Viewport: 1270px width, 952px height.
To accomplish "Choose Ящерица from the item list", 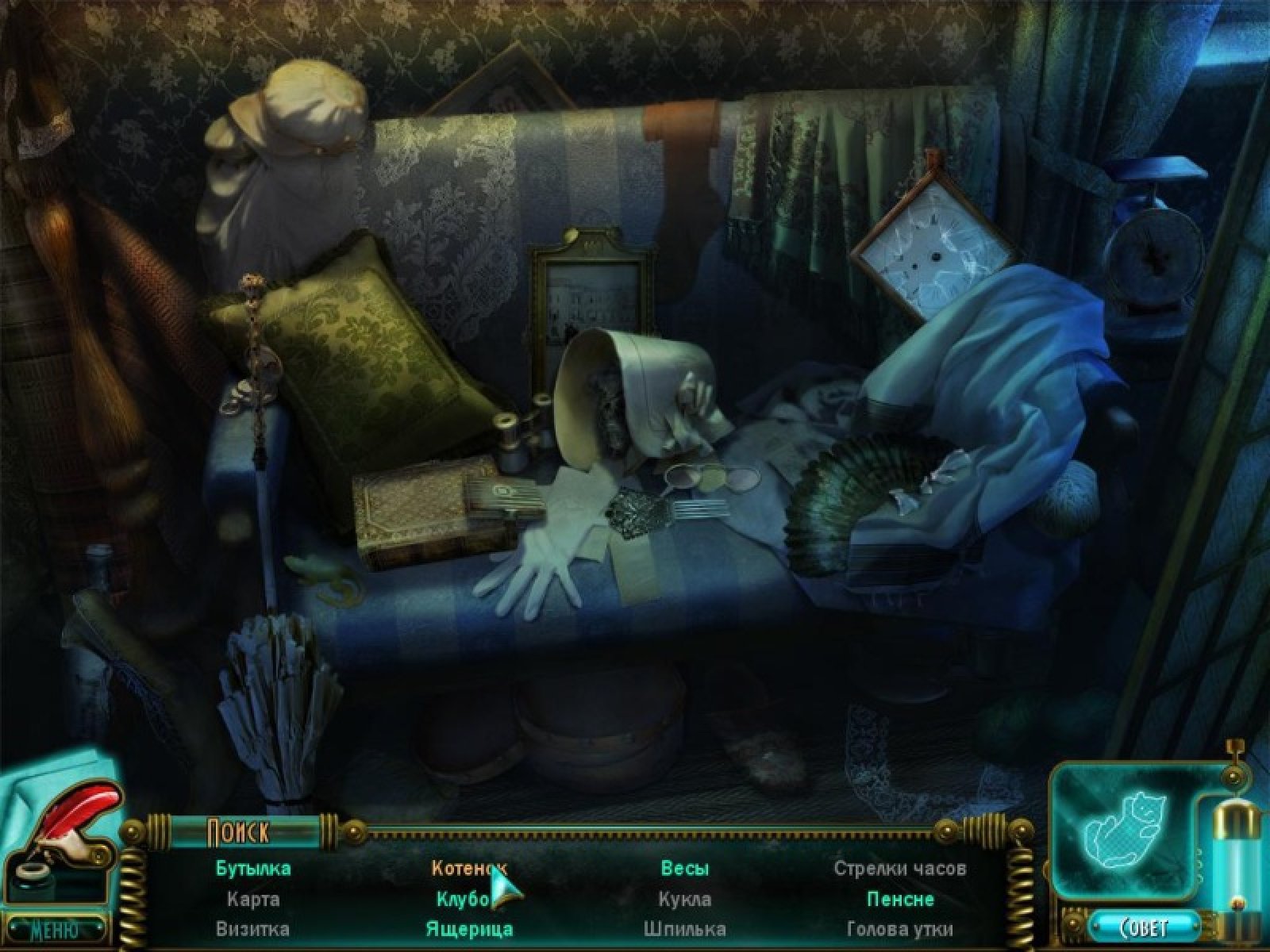I will [x=469, y=928].
